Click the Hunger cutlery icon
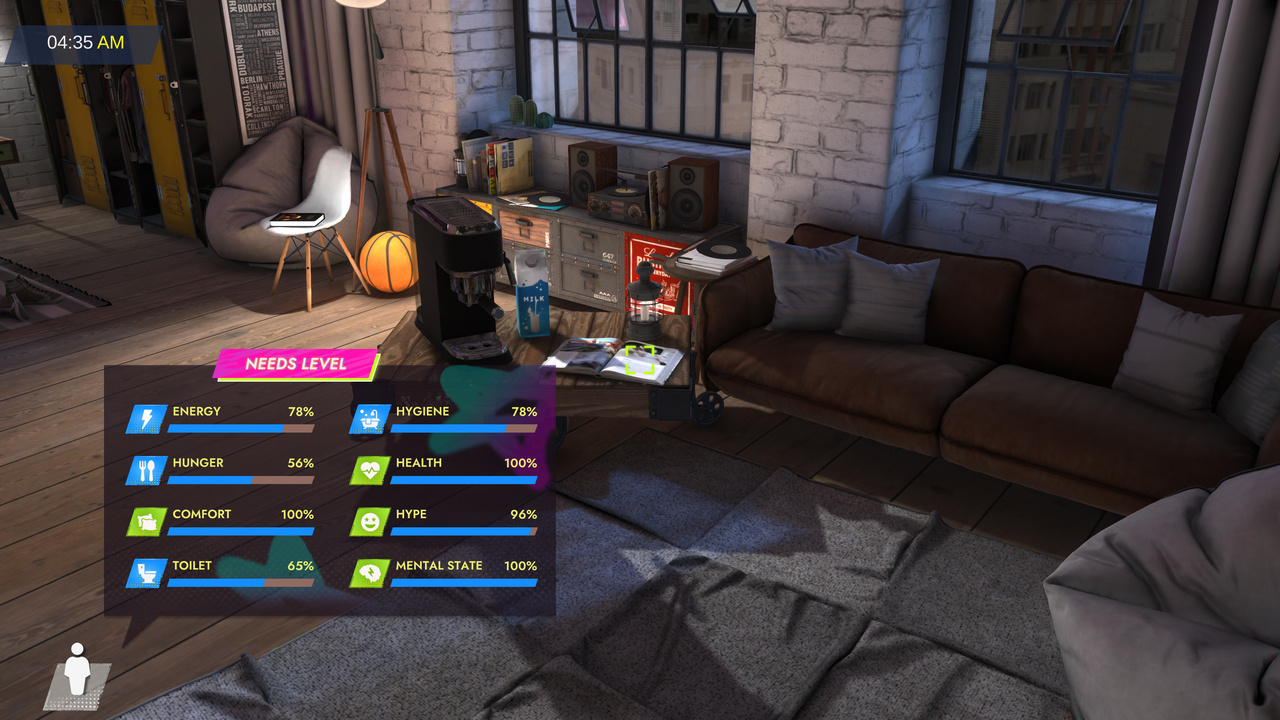This screenshot has height=720, width=1280. point(145,470)
